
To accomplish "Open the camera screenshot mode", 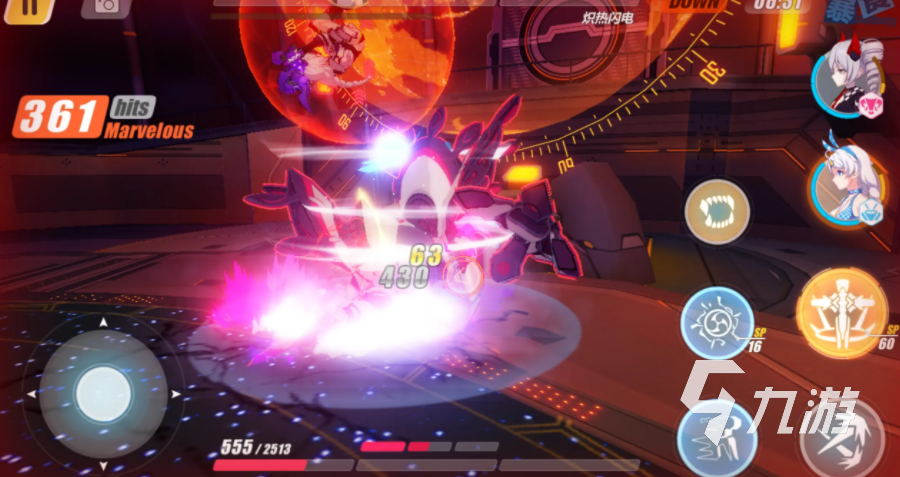I will click(99, 5).
